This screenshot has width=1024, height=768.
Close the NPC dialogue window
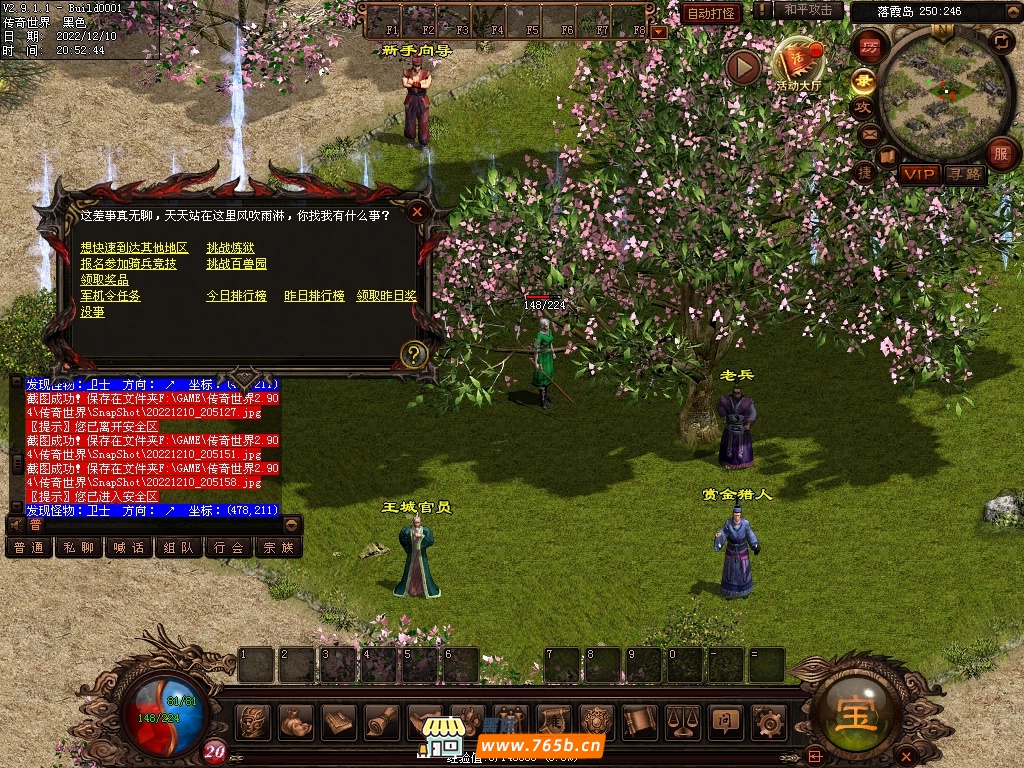coord(417,211)
